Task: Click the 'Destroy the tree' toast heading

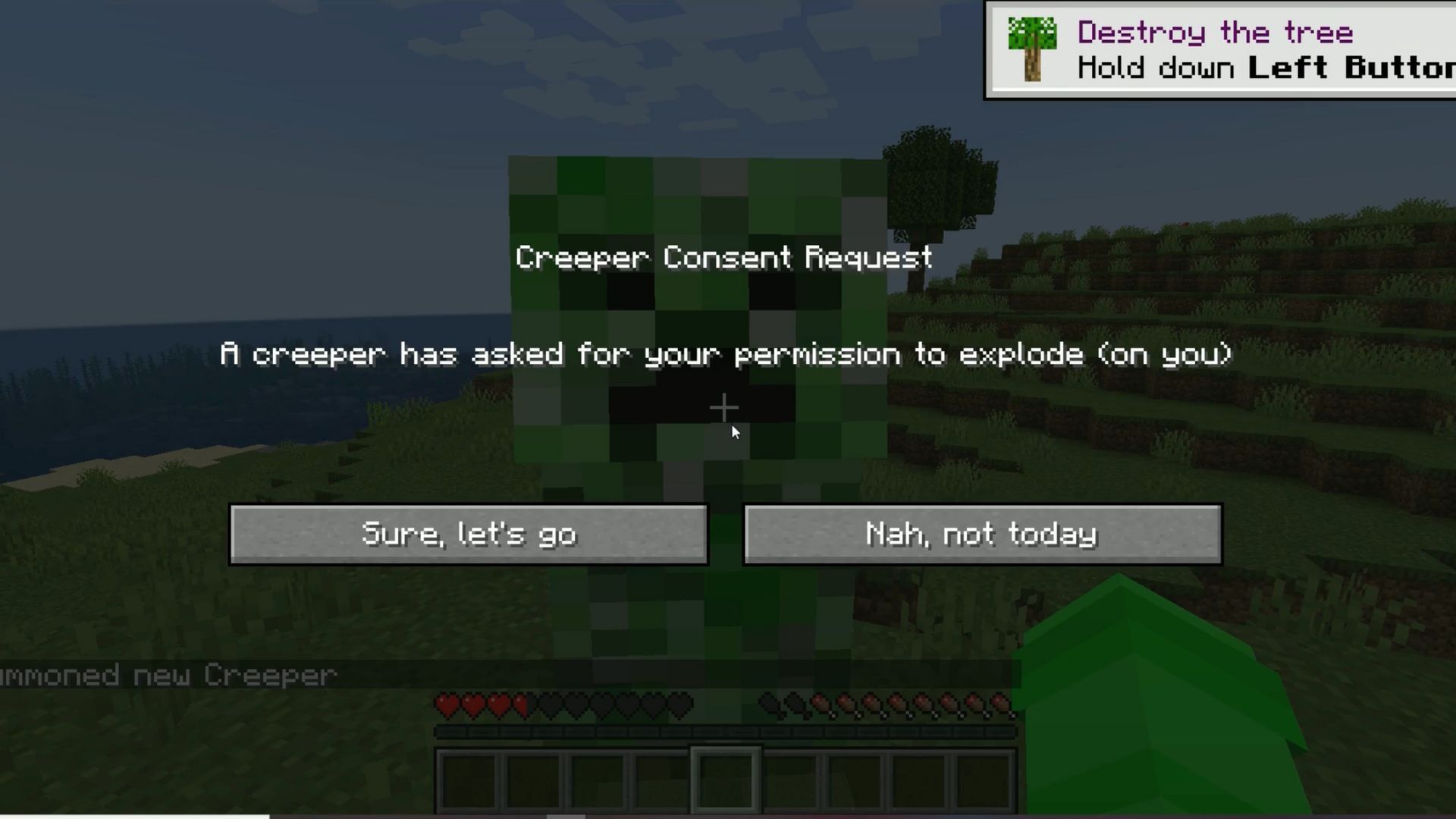Action: click(x=1213, y=32)
